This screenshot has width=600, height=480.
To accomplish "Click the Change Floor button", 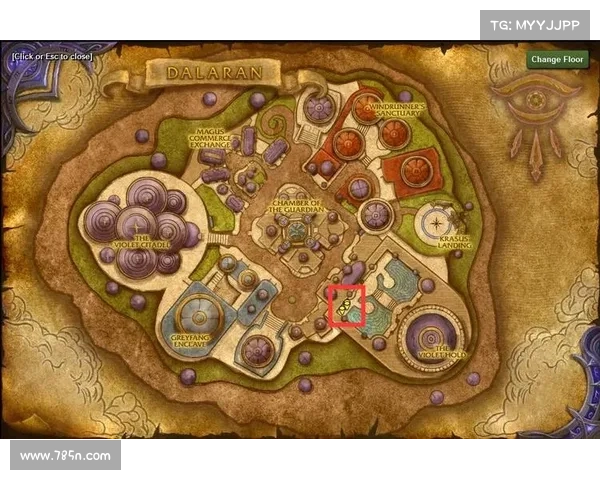I will pos(558,59).
